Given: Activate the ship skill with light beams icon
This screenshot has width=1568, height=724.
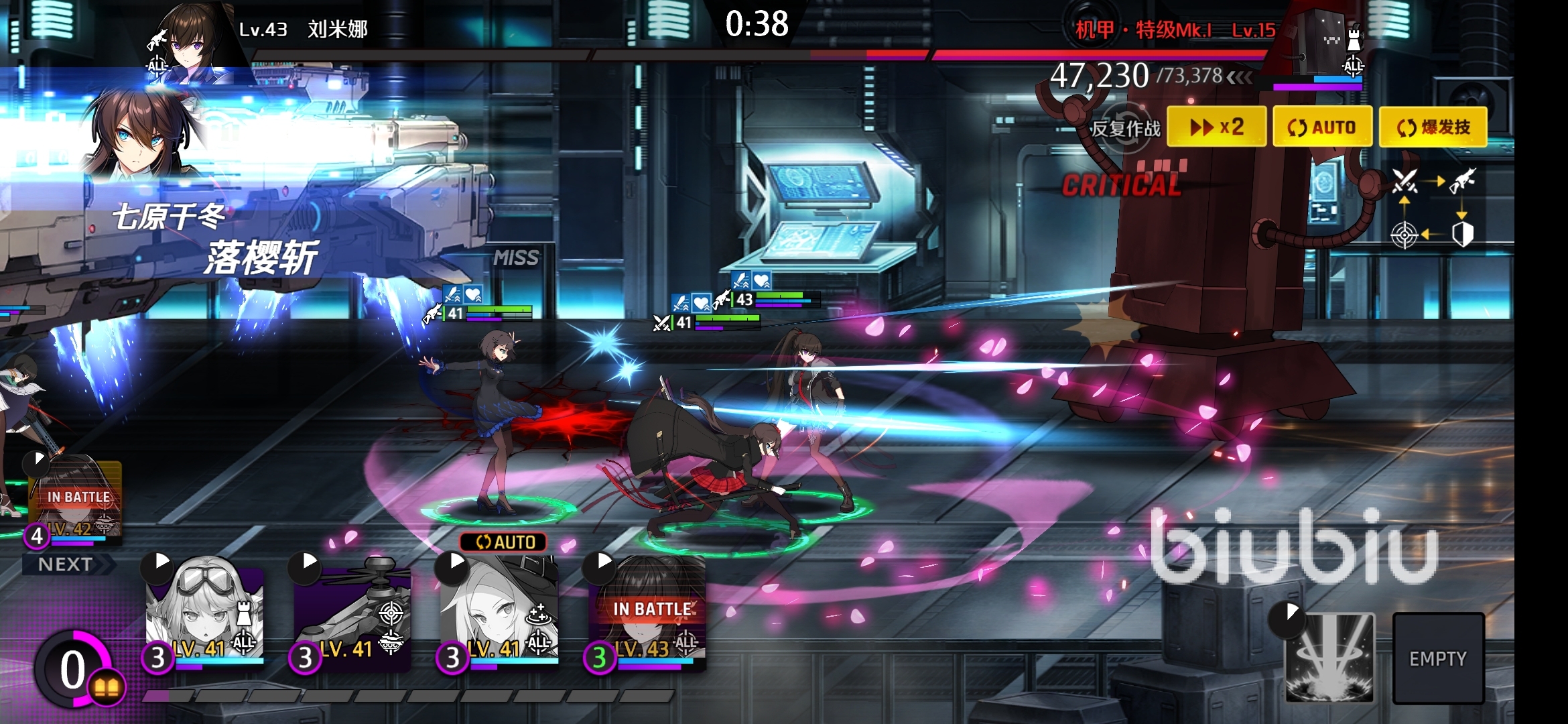Looking at the screenshot, I should [x=1329, y=657].
